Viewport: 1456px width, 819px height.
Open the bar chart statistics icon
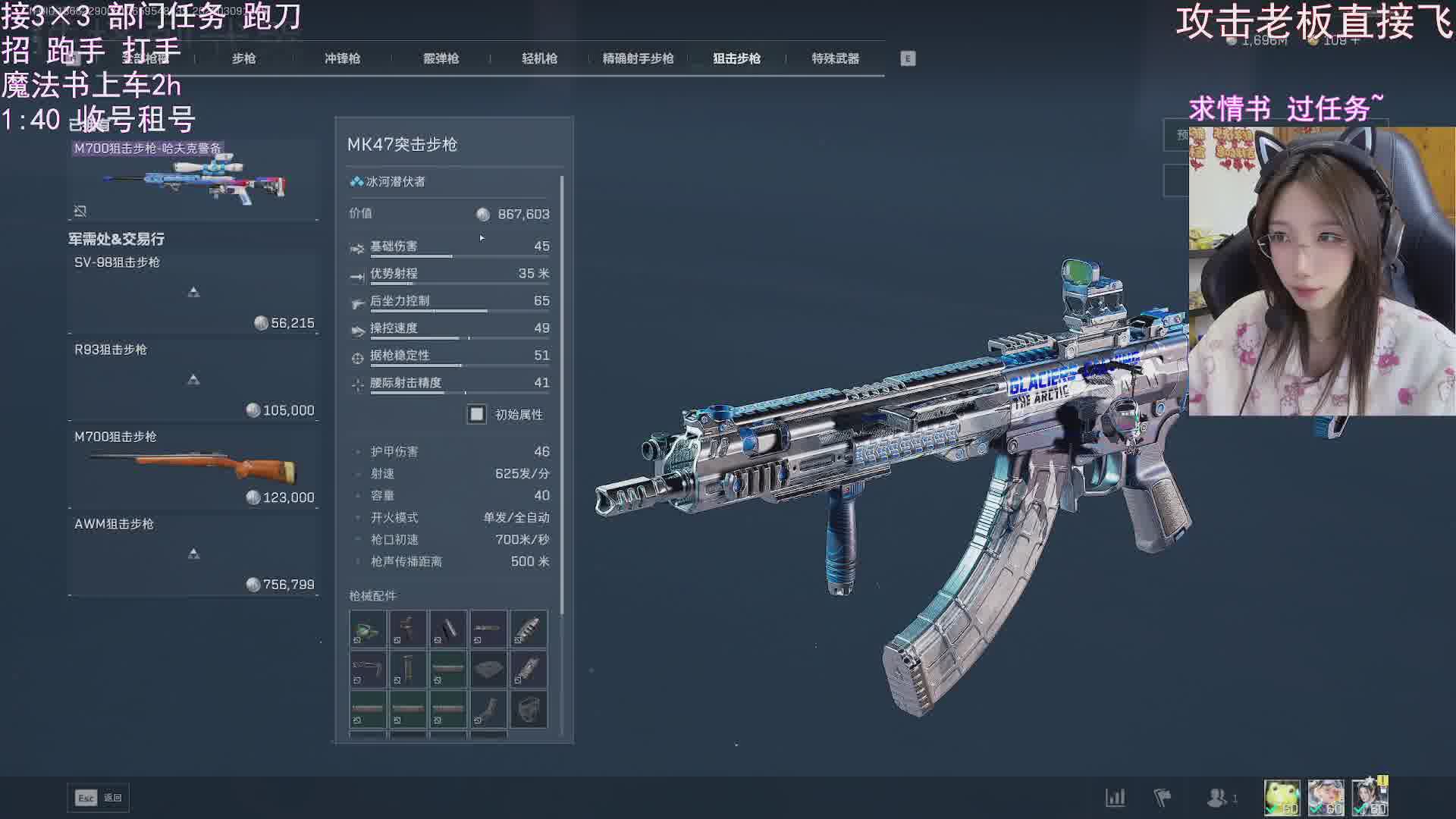click(x=1115, y=798)
